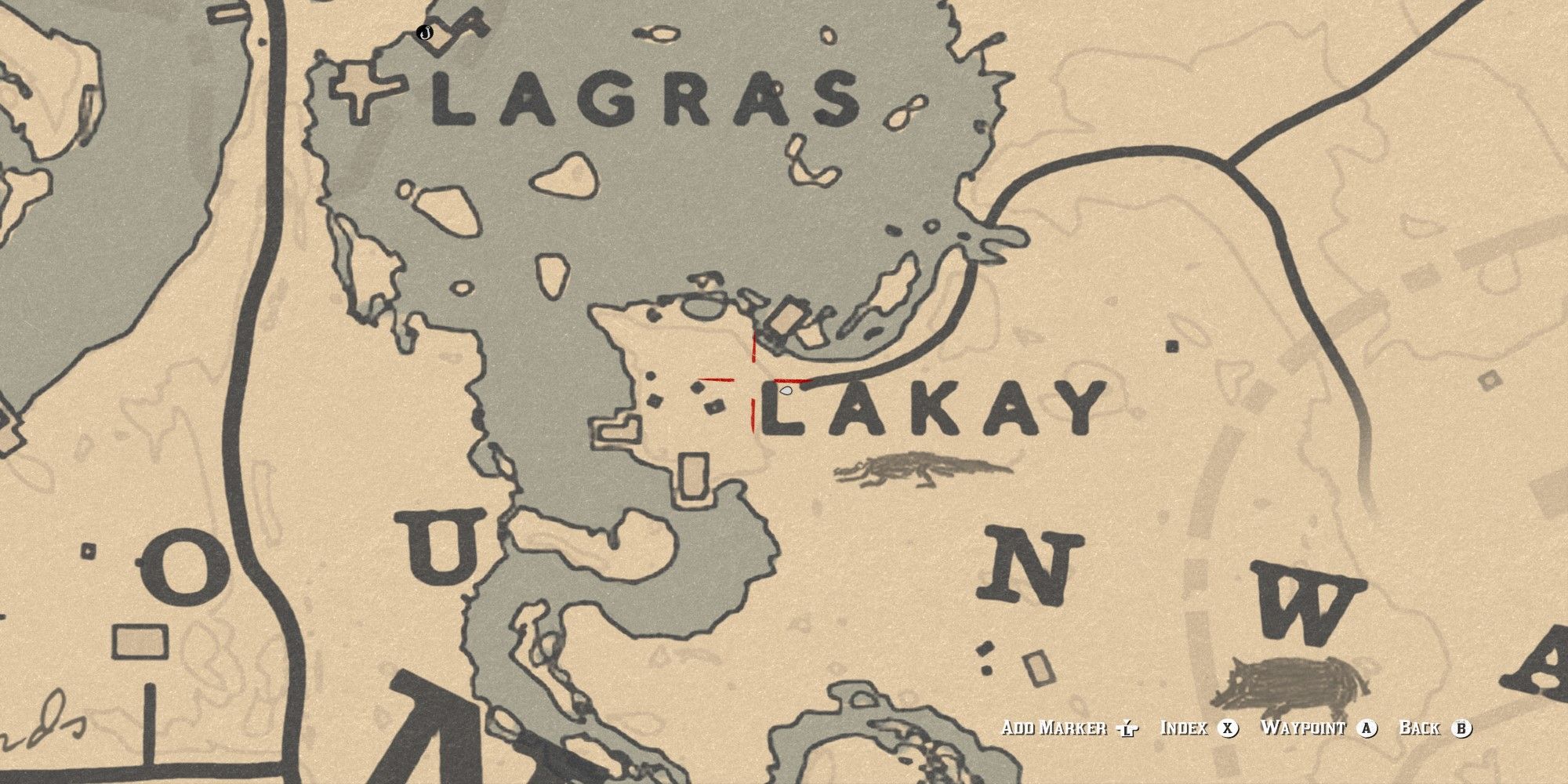Click the X button icon next to Index
The width and height of the screenshot is (1568, 784).
[1227, 727]
